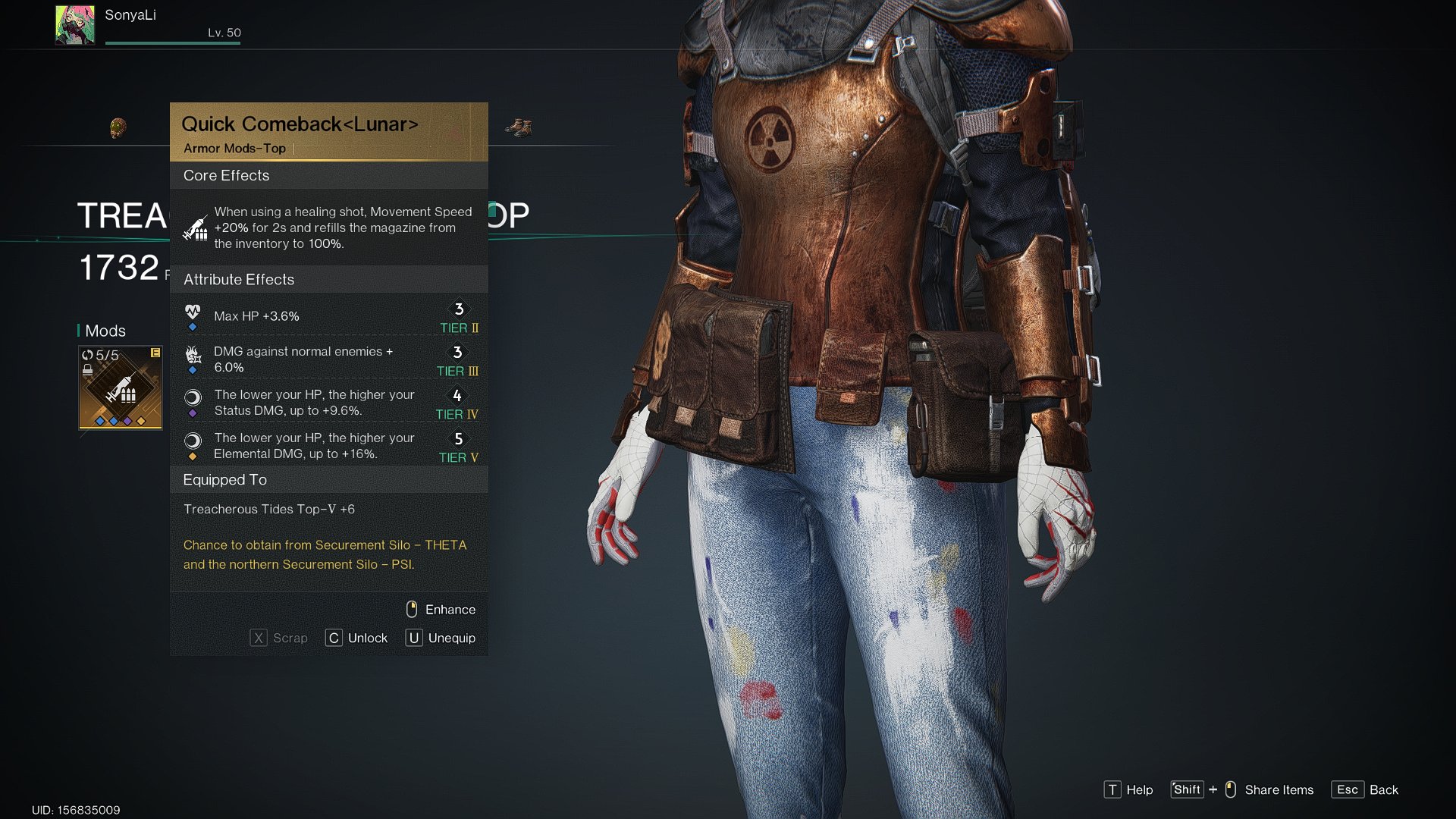Click the greyed Scrap option
This screenshot has height=819, width=1456.
pyautogui.click(x=279, y=639)
